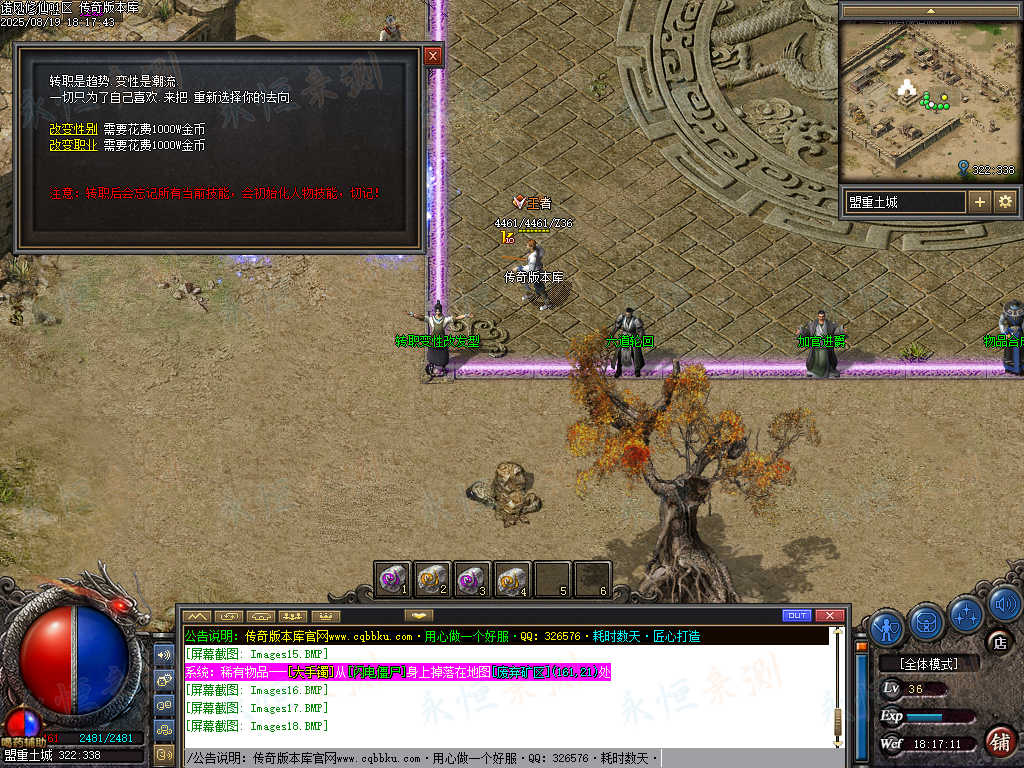Open the 店 shop button
Viewport: 1024px width, 768px height.
(997, 641)
